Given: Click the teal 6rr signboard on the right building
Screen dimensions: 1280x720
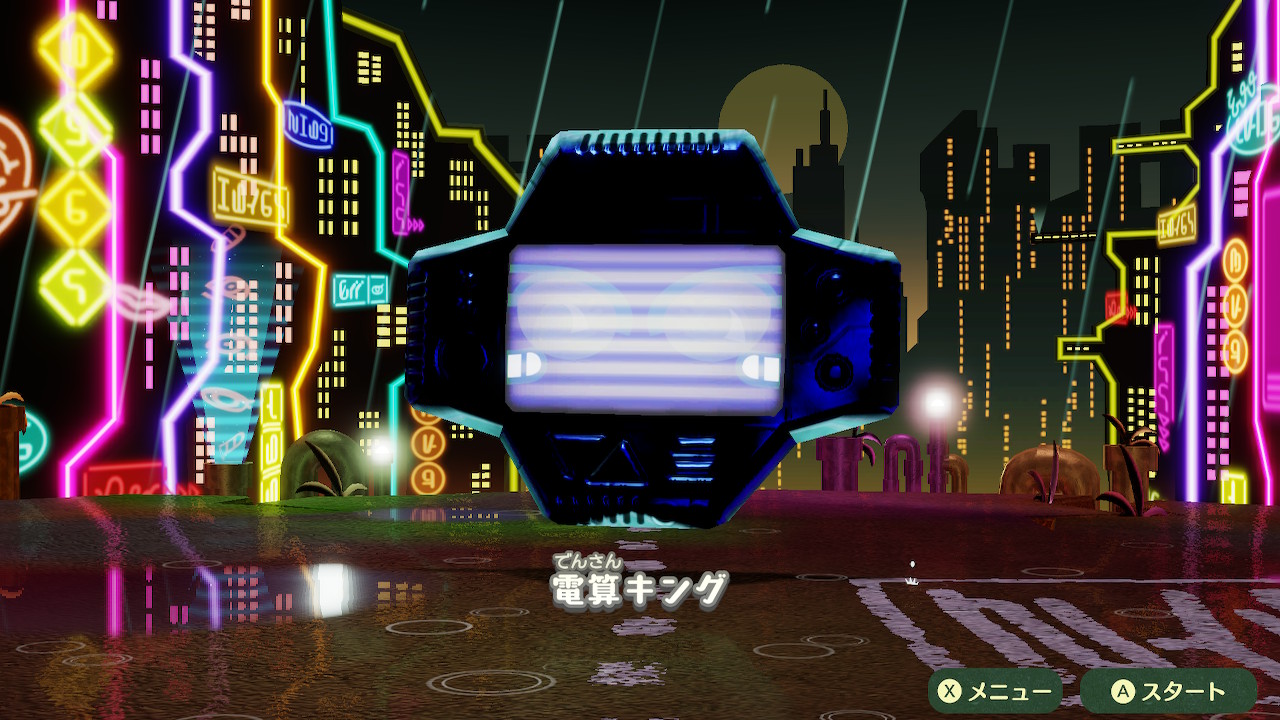Looking at the screenshot, I should click(351, 288).
